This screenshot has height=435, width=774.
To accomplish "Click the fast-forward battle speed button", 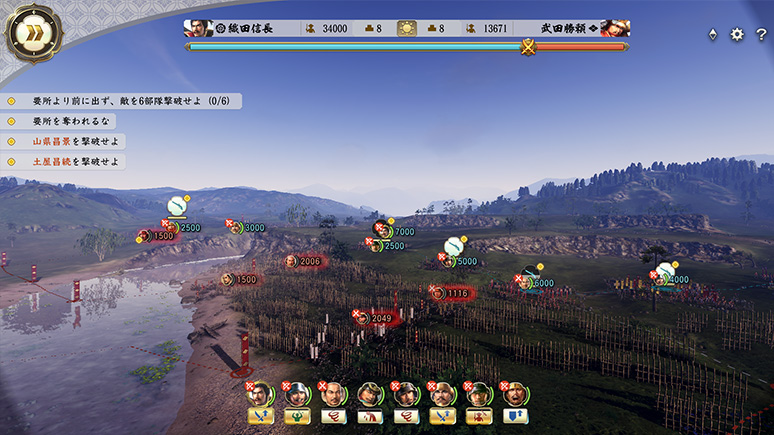I will [x=30, y=32].
